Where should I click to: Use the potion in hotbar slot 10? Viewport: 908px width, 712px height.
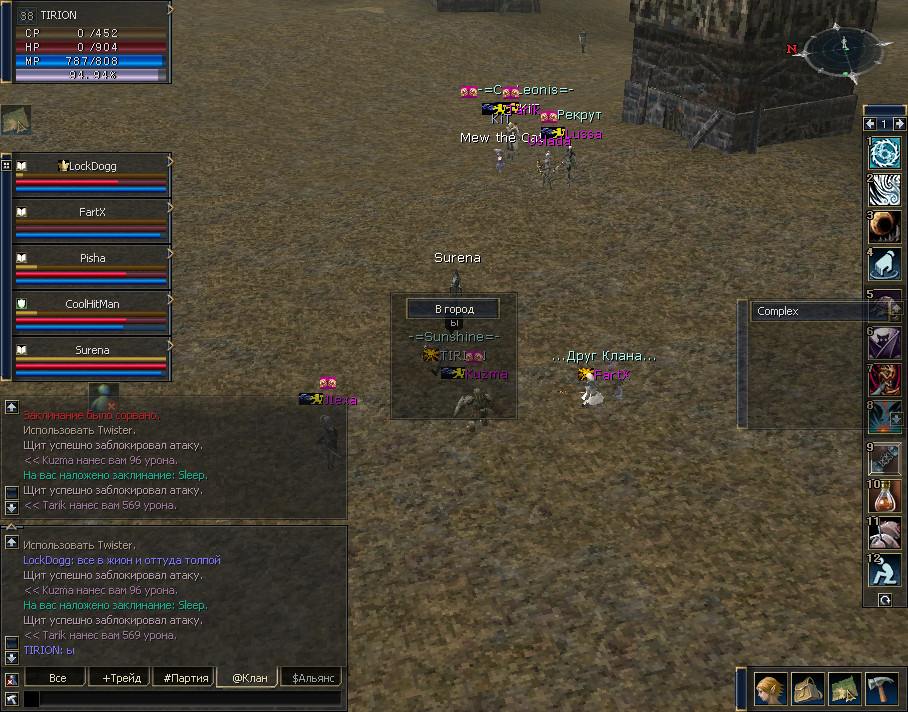coord(885,496)
